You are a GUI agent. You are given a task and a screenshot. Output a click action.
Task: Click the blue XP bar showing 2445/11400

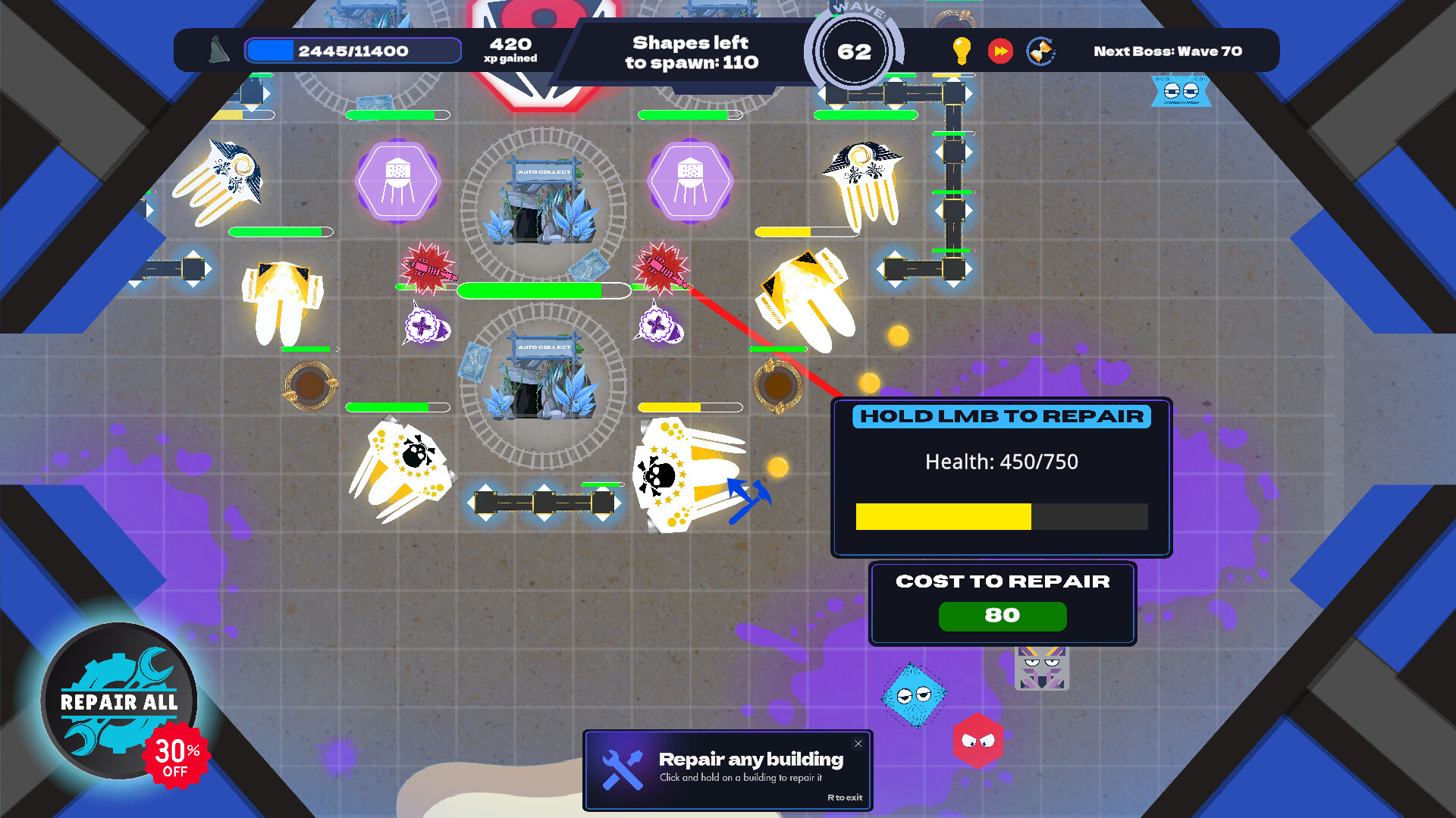click(x=351, y=51)
